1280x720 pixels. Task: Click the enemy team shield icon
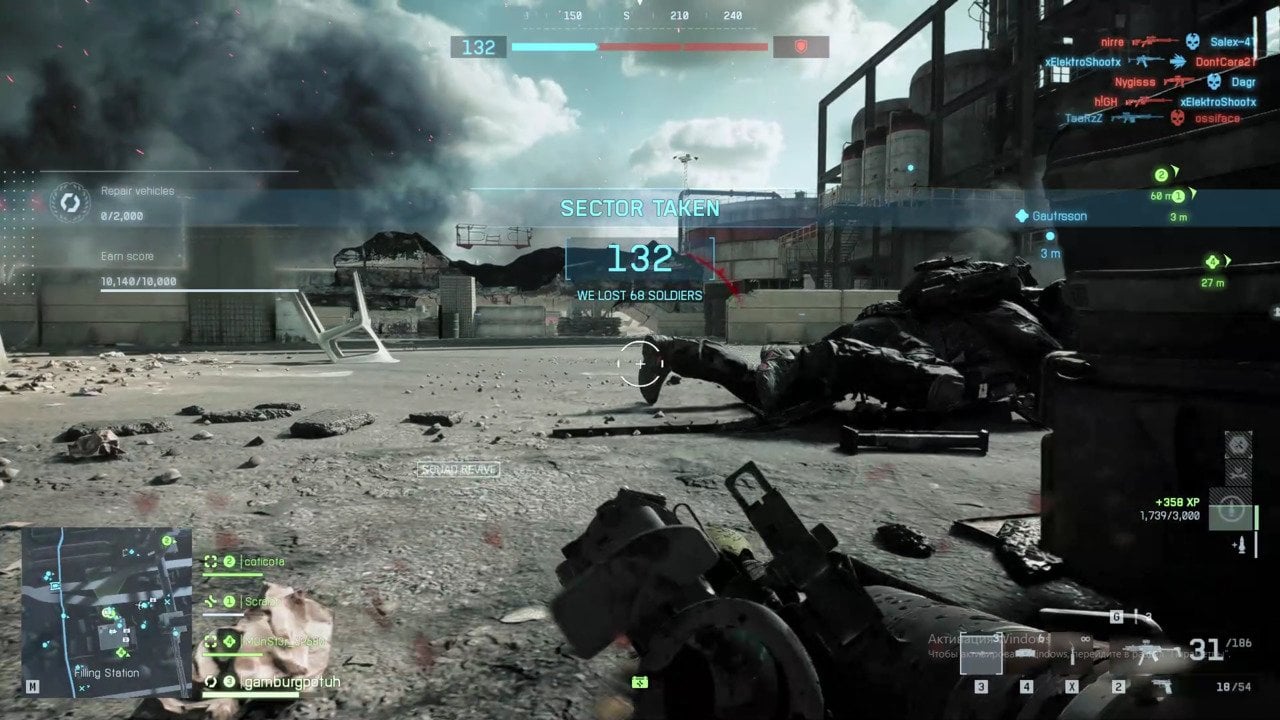(x=800, y=47)
